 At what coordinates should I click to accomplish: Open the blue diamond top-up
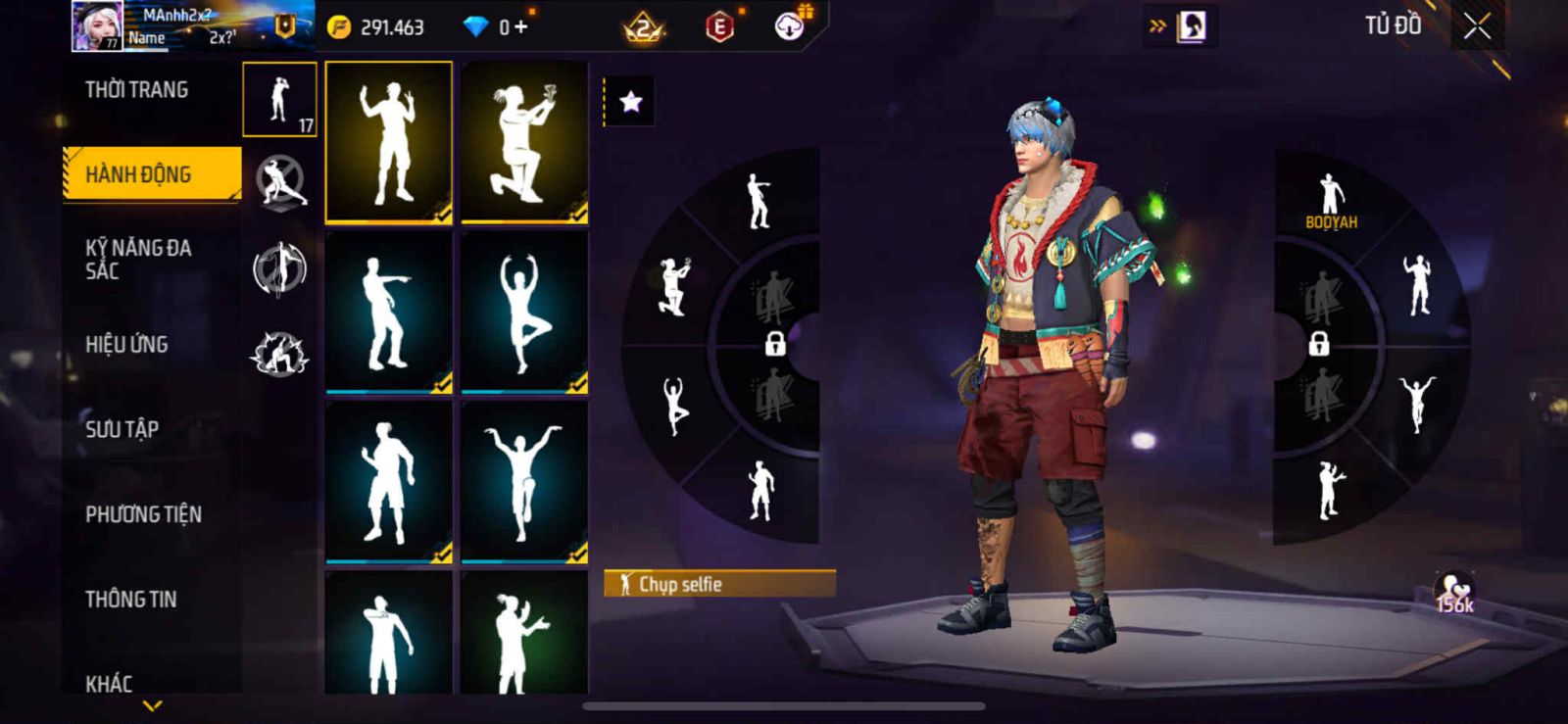pos(497,27)
